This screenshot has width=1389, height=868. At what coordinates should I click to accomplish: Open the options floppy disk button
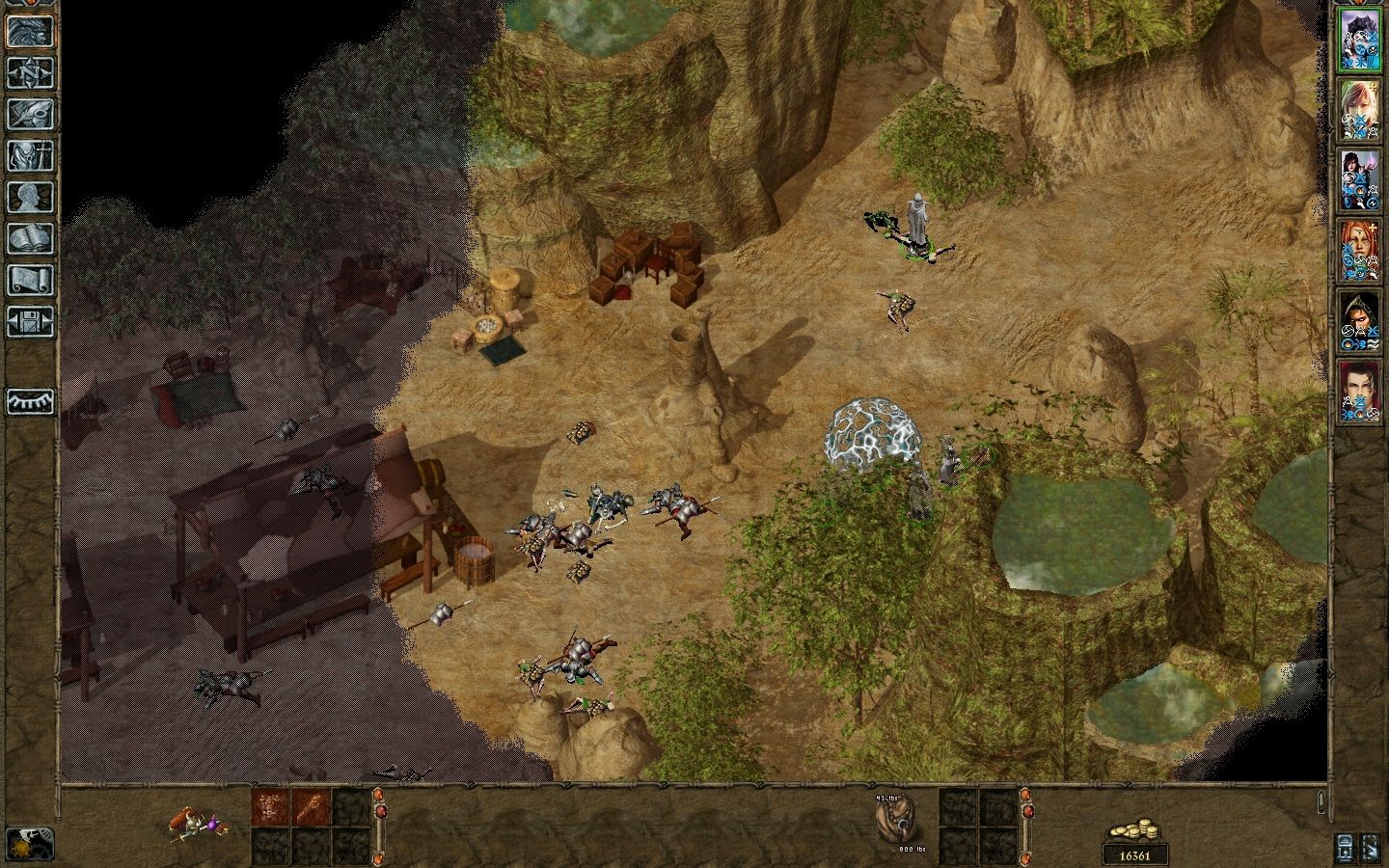pos(30,321)
